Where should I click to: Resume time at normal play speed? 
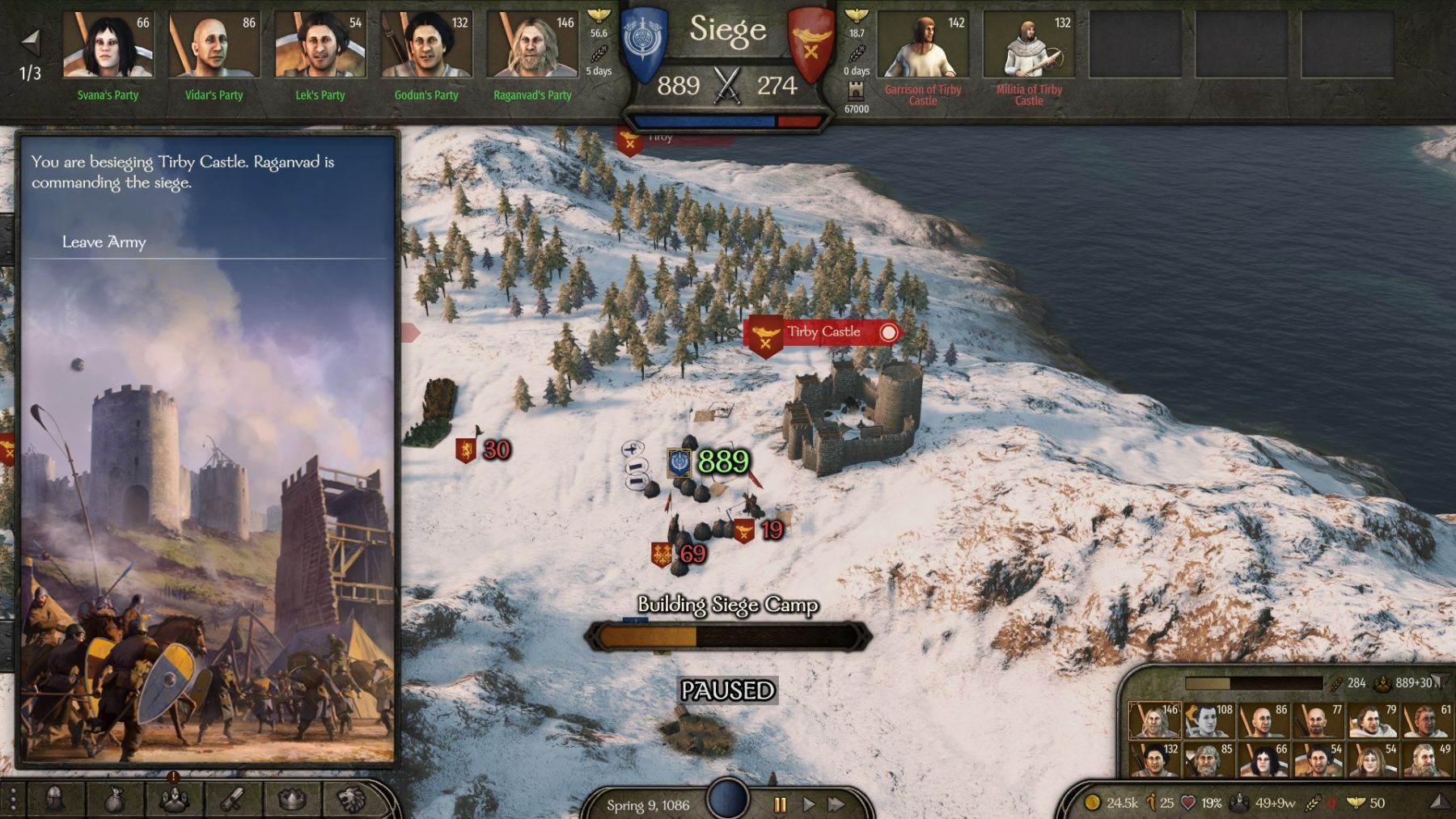tap(808, 804)
